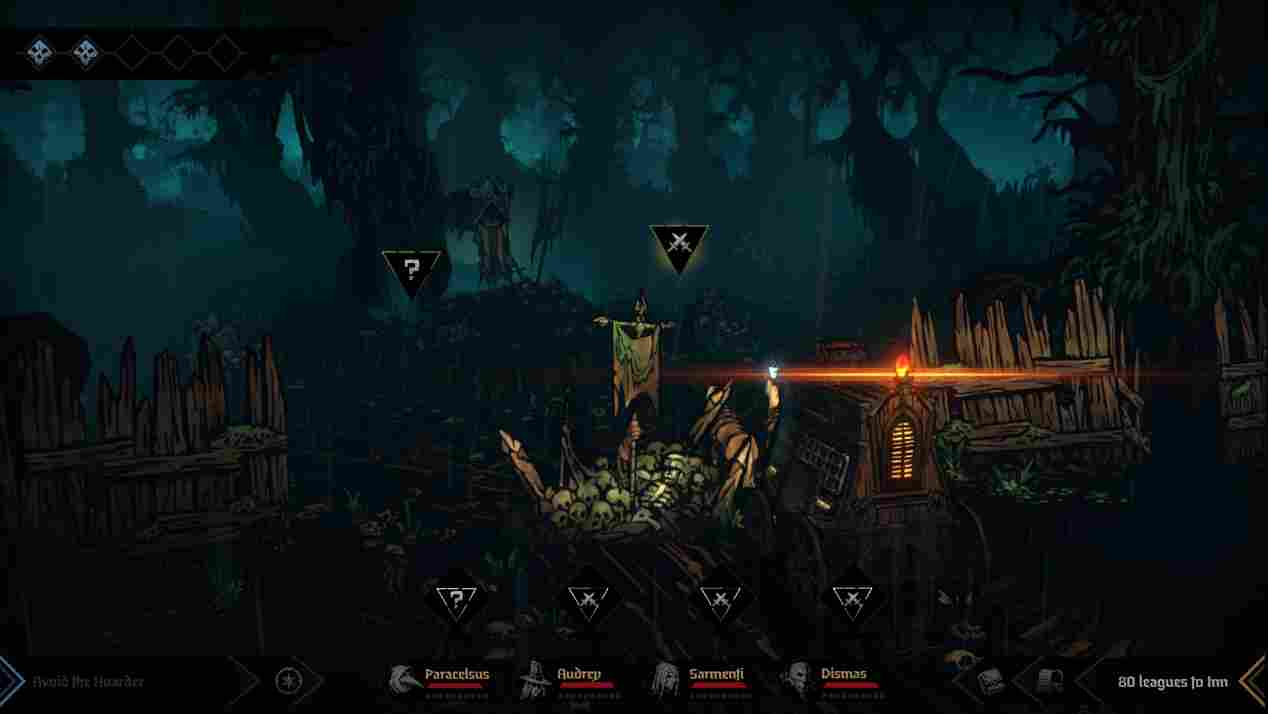The height and width of the screenshot is (714, 1268).
Task: Select the triangular crossed-swords battle route marker
Action: click(x=678, y=245)
